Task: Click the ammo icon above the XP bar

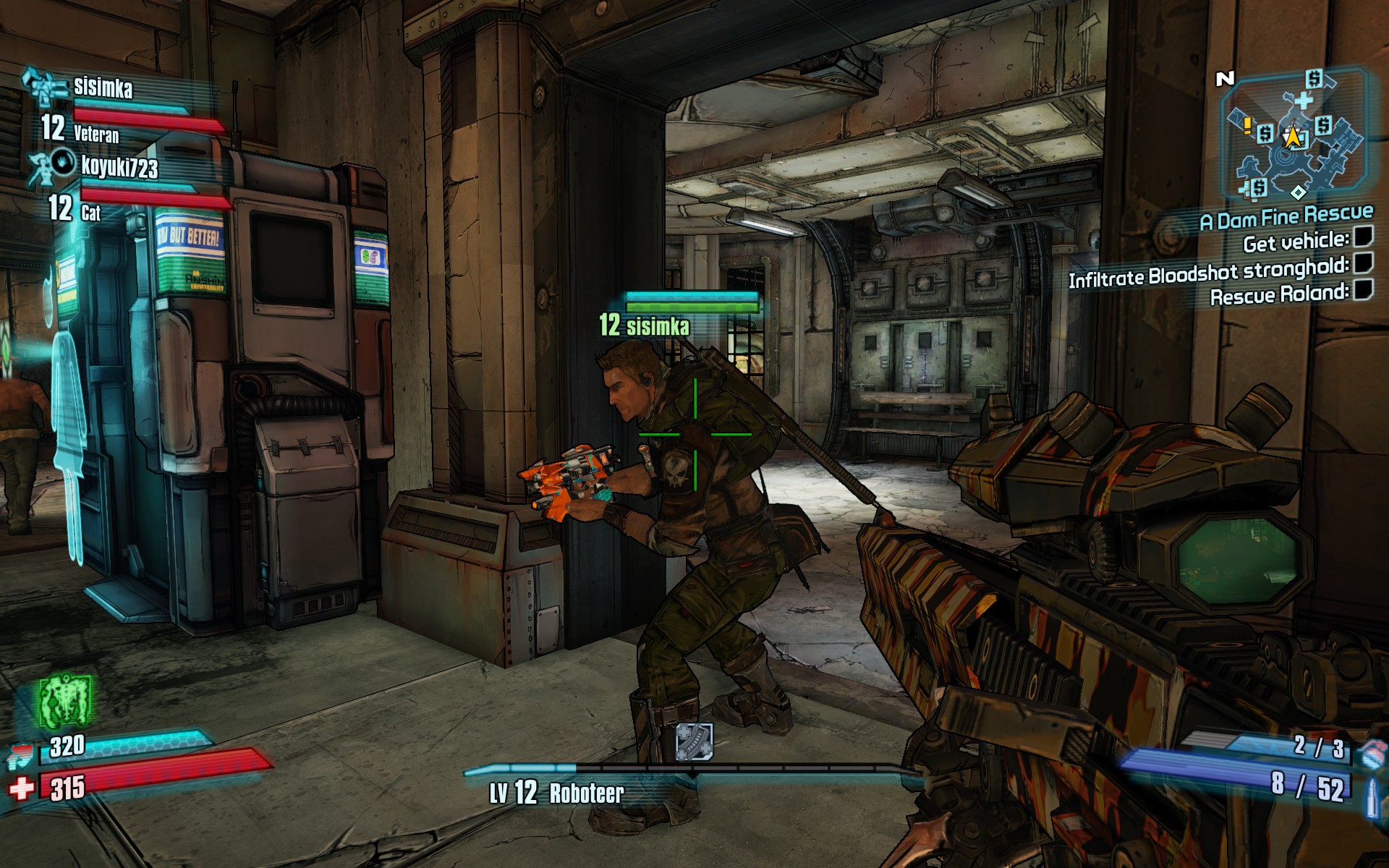Action: click(694, 741)
